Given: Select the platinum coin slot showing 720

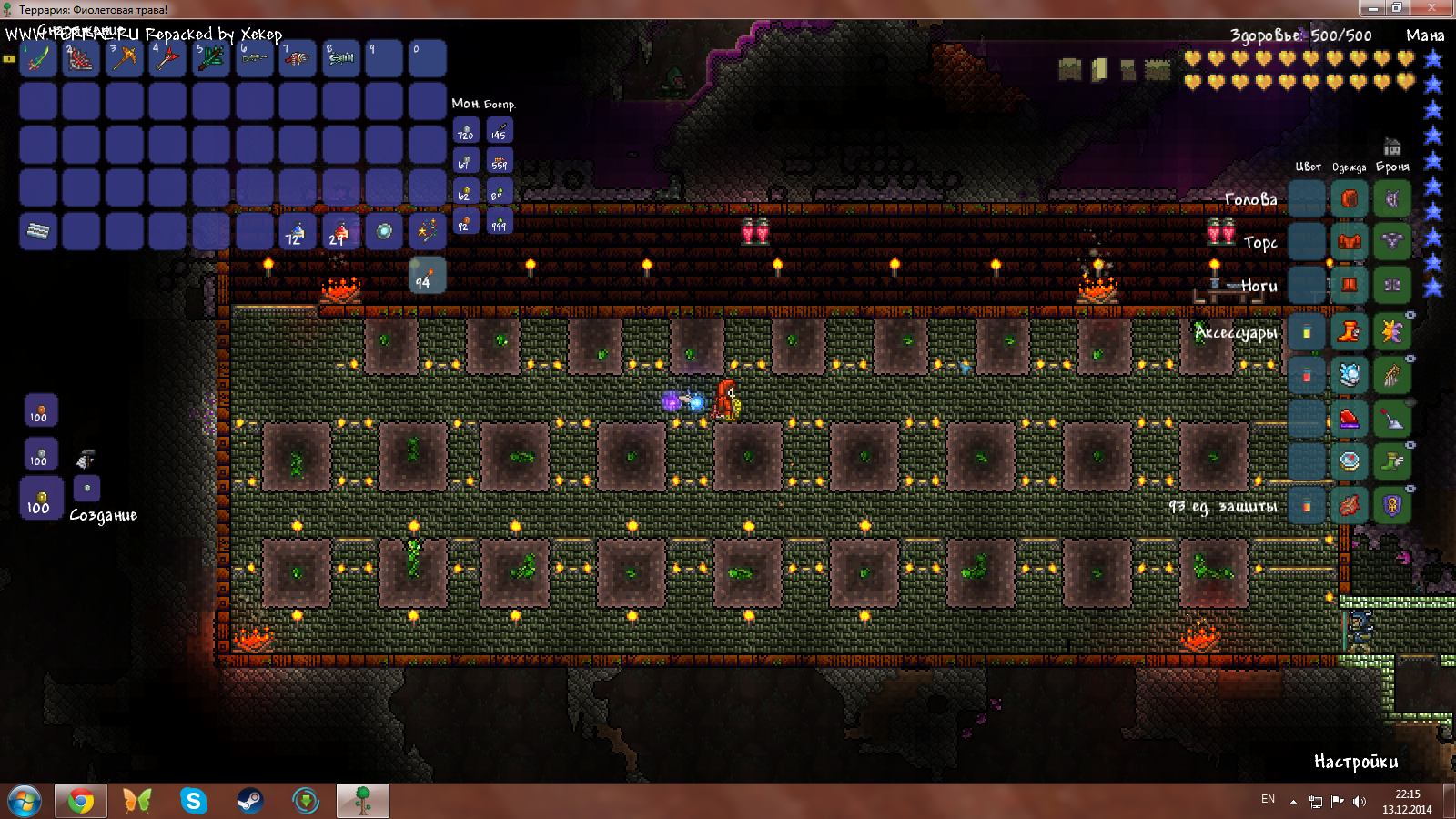Looking at the screenshot, I should (x=466, y=131).
